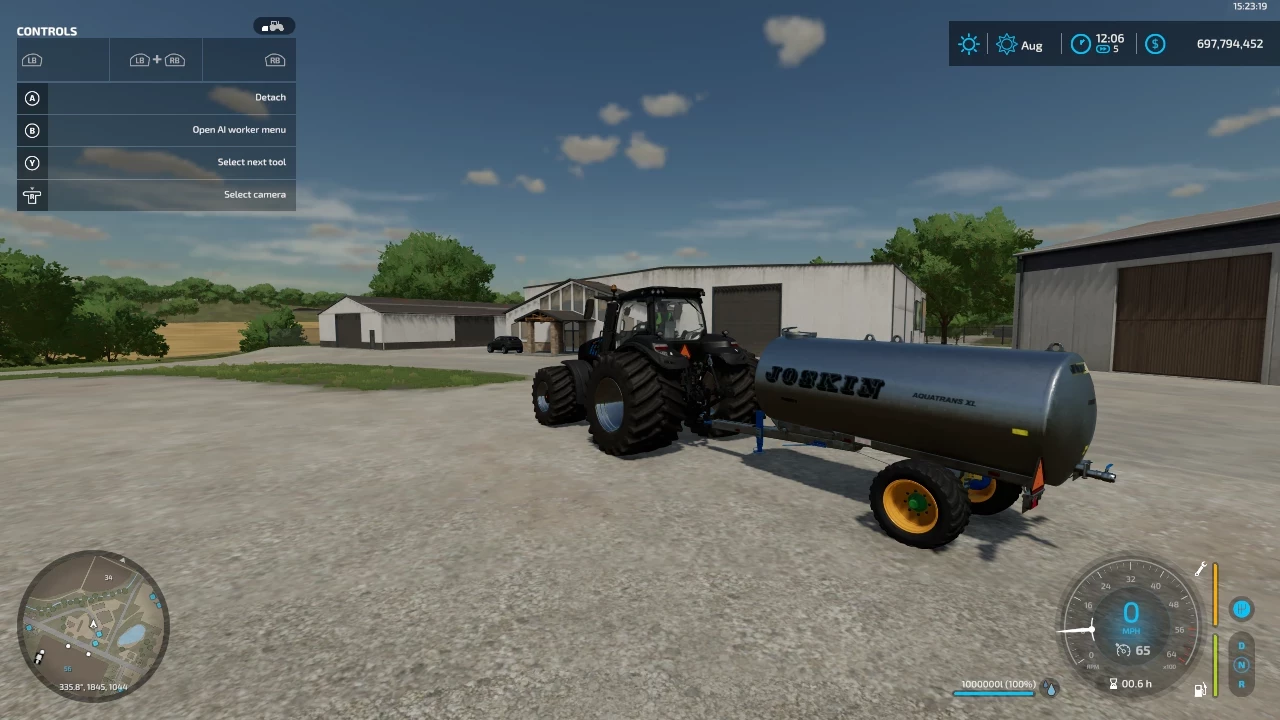Select the wrench damage indicator icon
Viewport: 1280px width, 720px height.
pos(1199,569)
